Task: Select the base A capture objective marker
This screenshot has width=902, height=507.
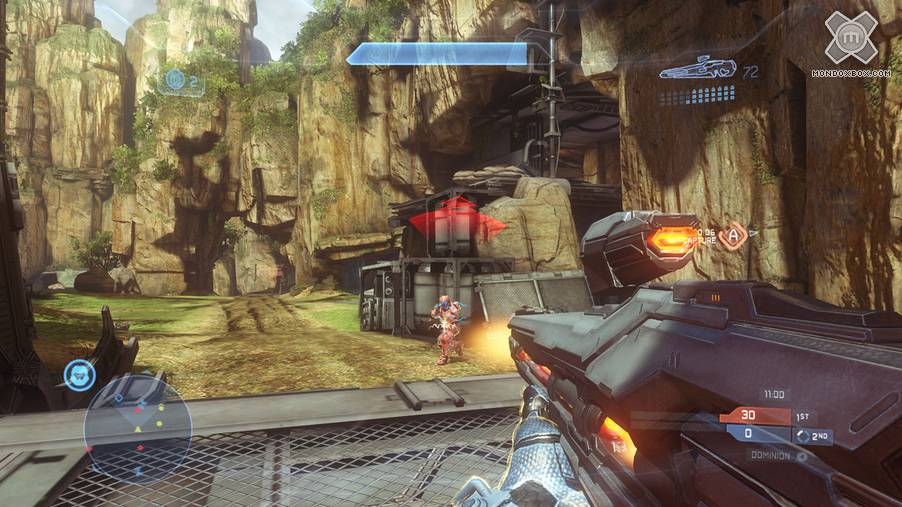Action: (x=731, y=236)
